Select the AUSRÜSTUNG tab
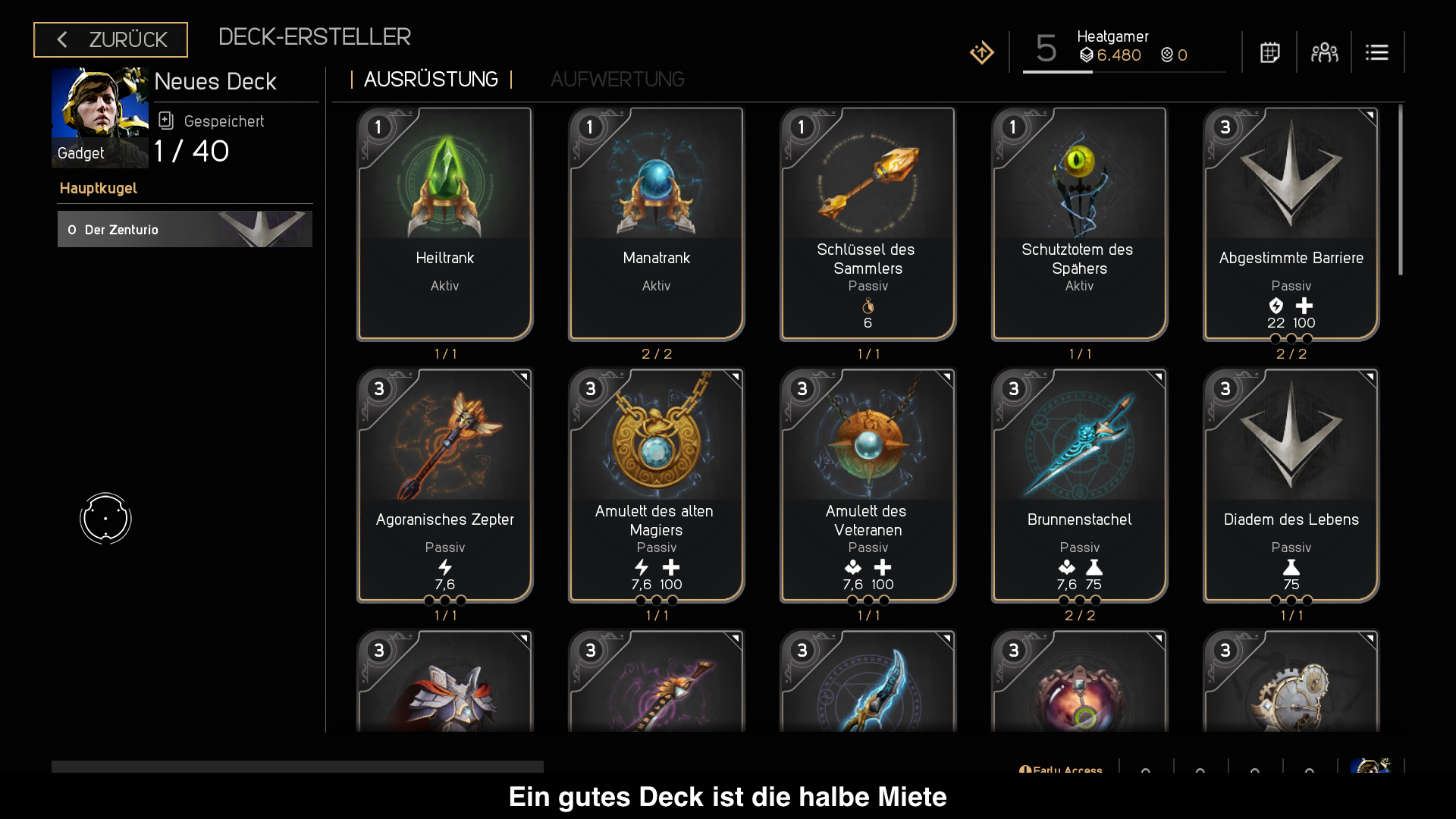Viewport: 1456px width, 819px height. tap(431, 80)
